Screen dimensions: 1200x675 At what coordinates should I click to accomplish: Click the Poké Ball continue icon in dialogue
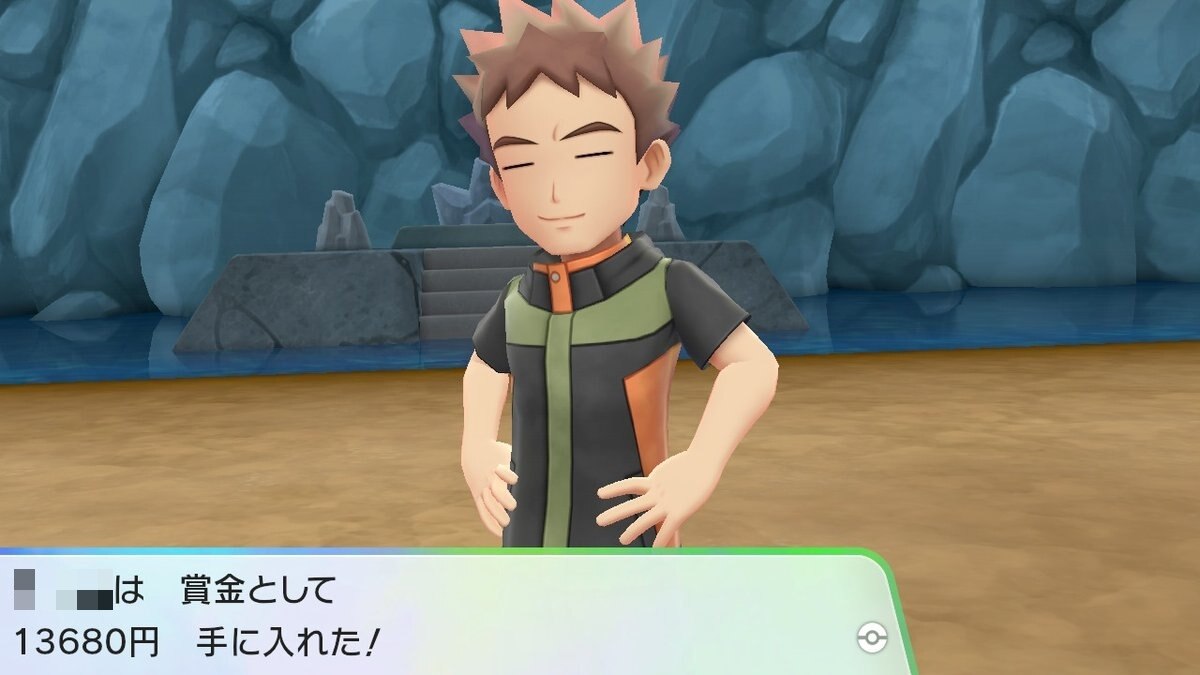tap(871, 639)
